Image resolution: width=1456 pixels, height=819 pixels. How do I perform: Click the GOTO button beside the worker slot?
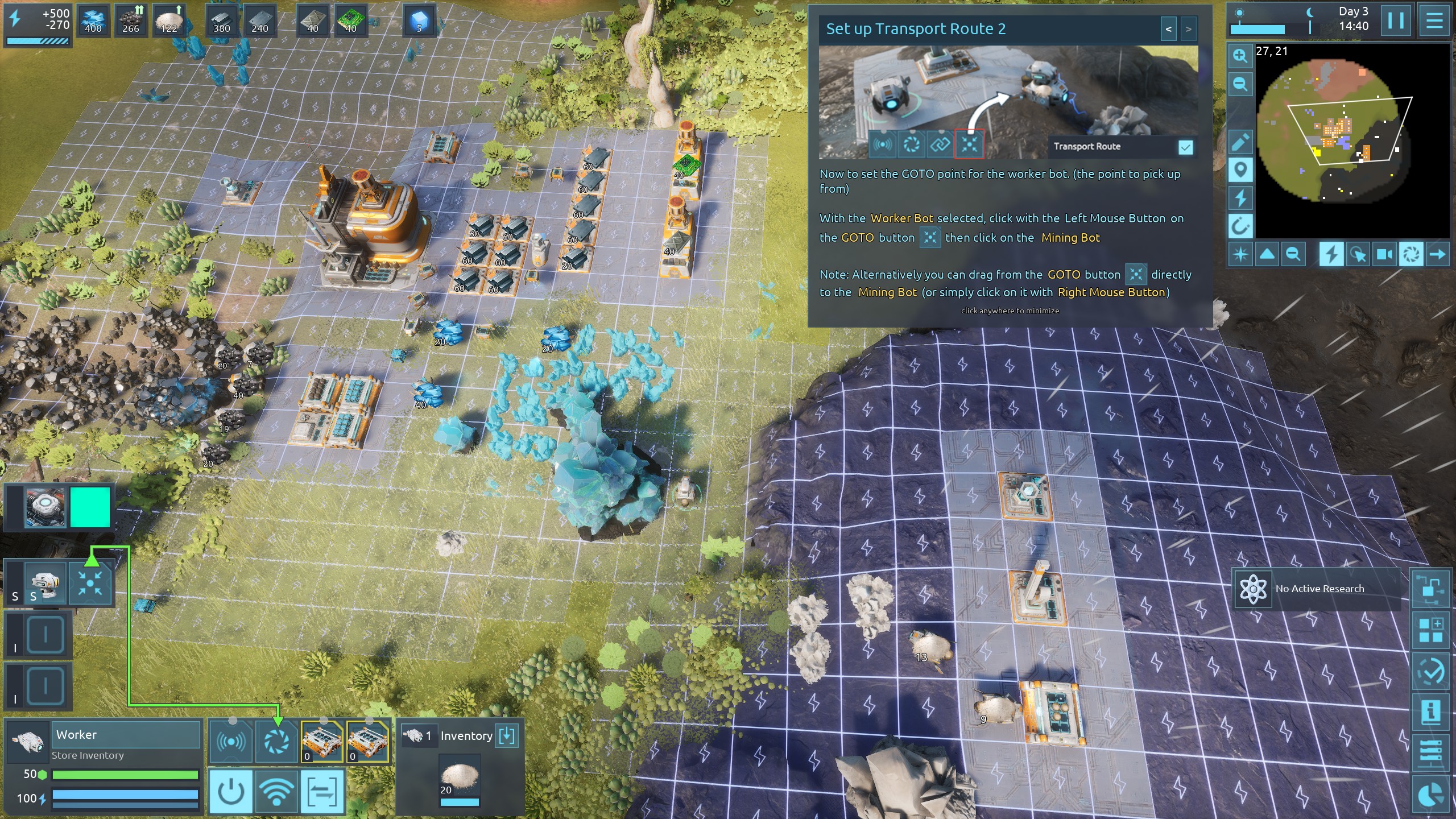pyautogui.click(x=90, y=583)
